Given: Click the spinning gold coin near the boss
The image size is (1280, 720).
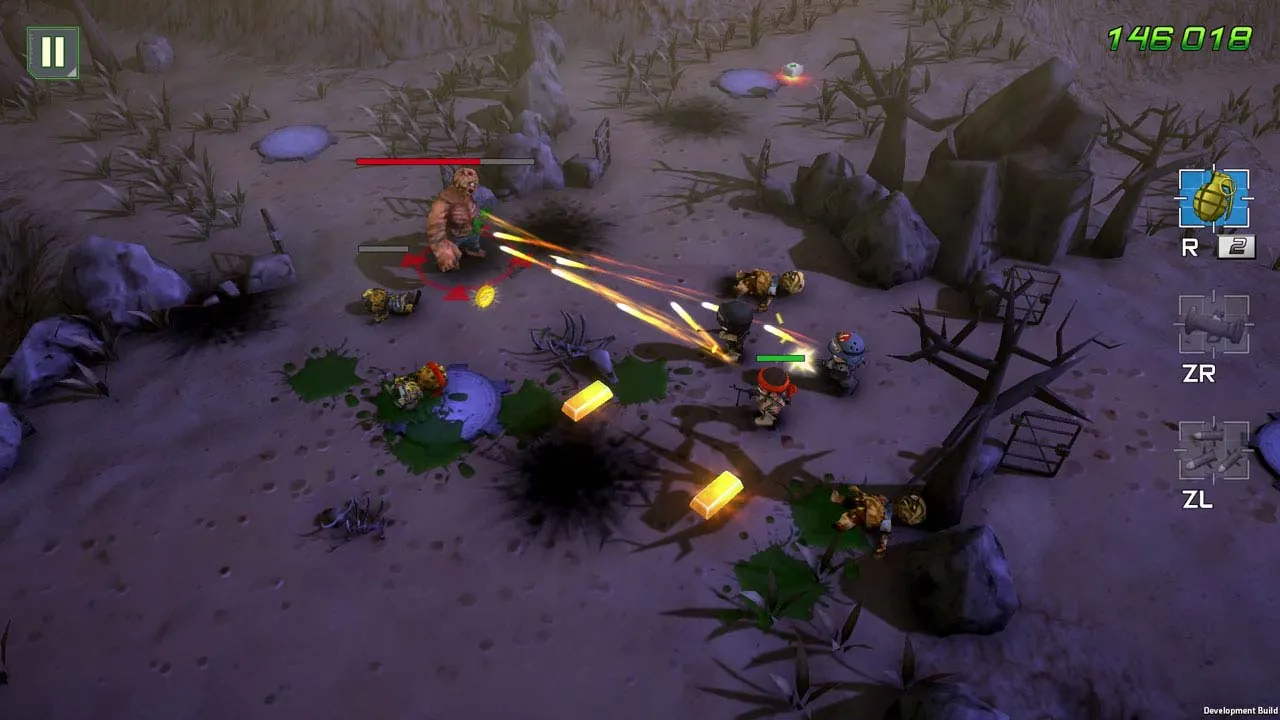Looking at the screenshot, I should tap(484, 296).
